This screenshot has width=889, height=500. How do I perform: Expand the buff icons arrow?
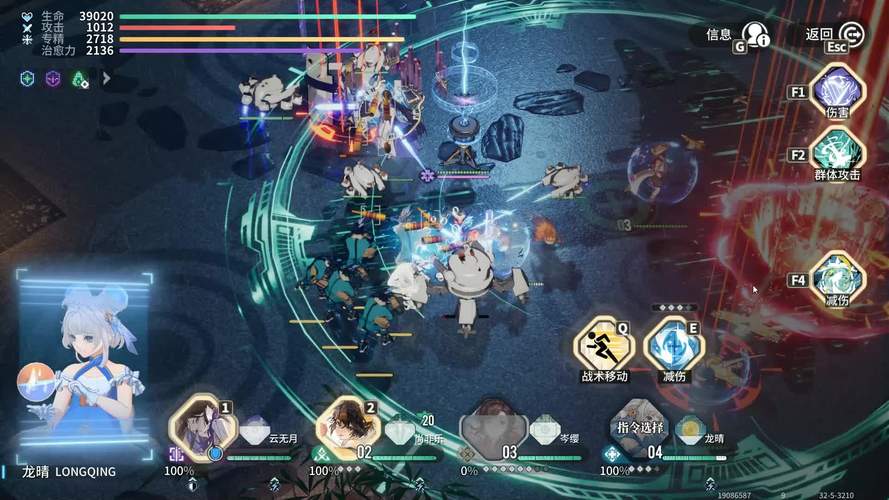pyautogui.click(x=106, y=78)
